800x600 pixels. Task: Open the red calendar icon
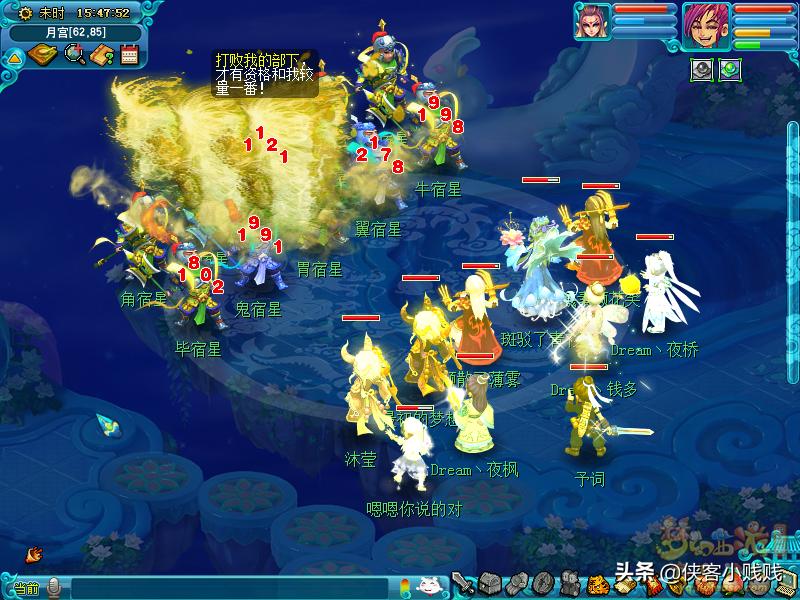[129, 55]
